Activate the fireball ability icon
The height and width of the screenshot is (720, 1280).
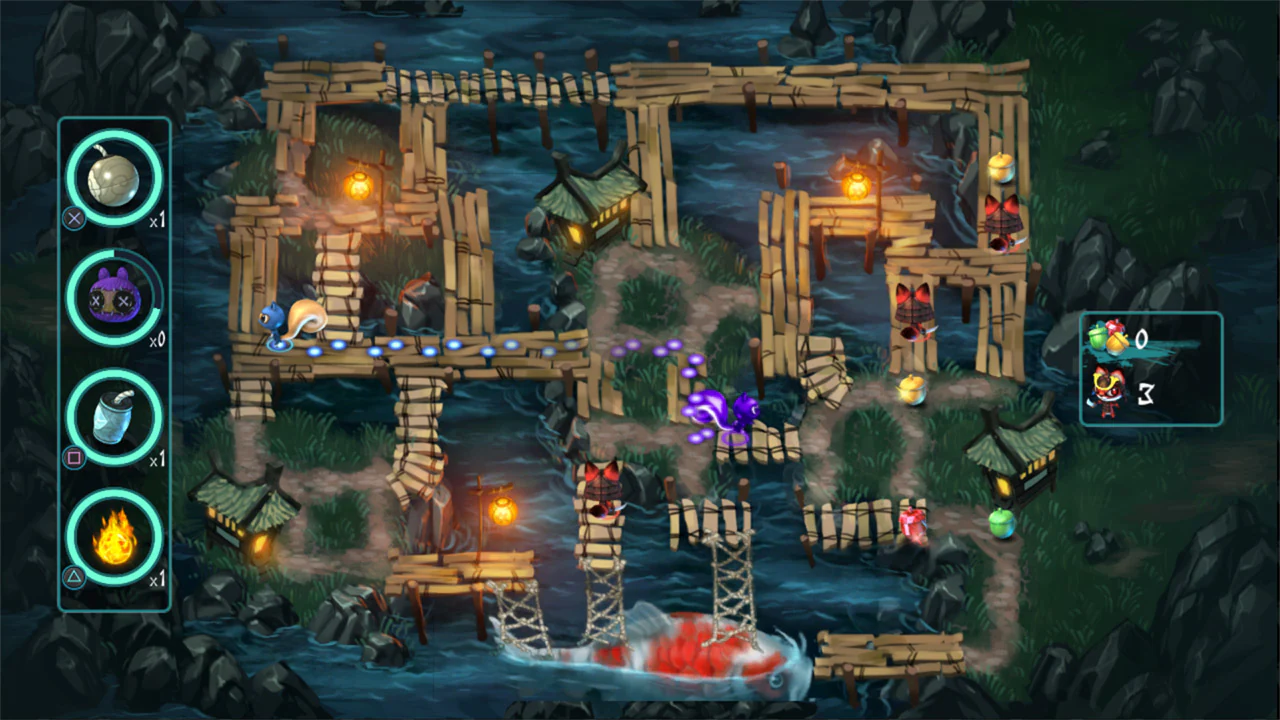(x=113, y=537)
